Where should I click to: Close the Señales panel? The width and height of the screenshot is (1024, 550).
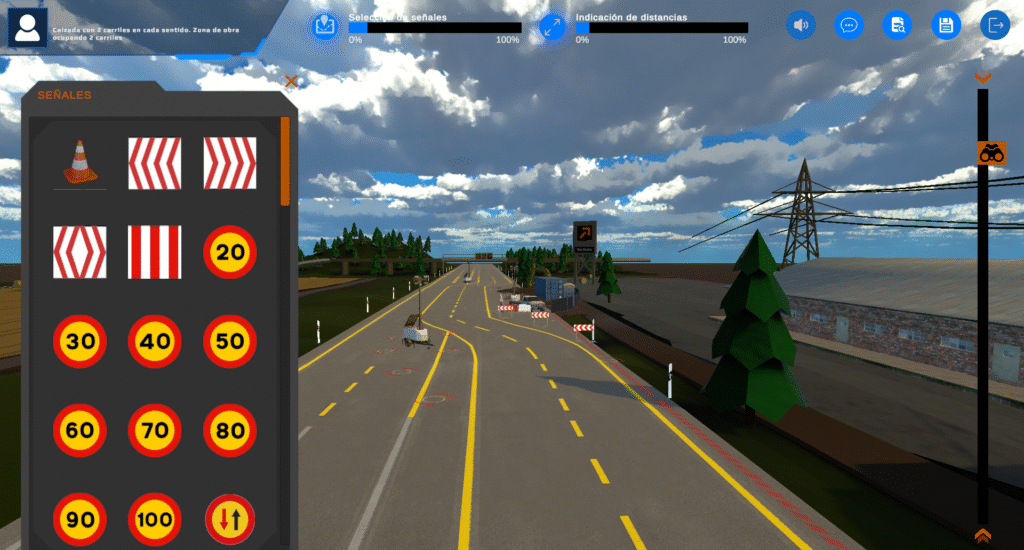[x=291, y=82]
